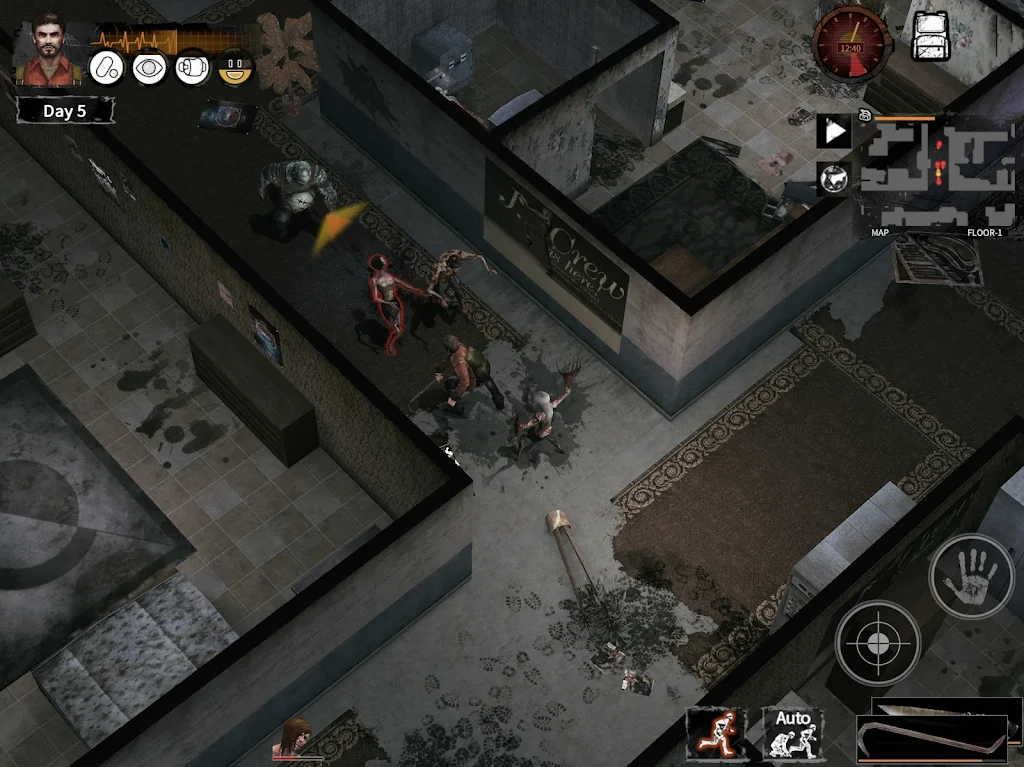Select the eye vision status icon
1024x767 pixels.
[x=150, y=68]
